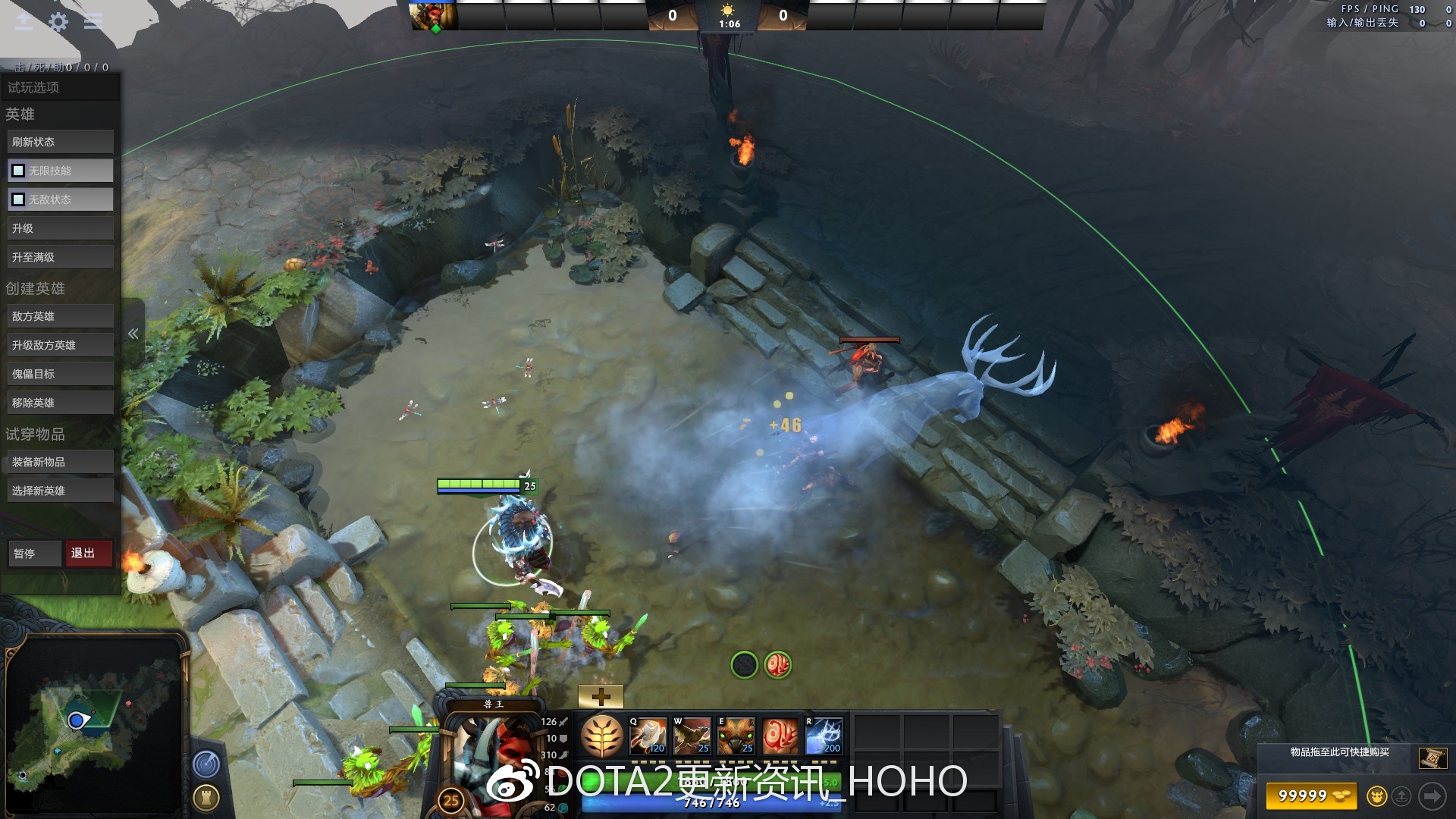Cast the hawk summon ability
This screenshot has height=819, width=1456.
coord(692,736)
